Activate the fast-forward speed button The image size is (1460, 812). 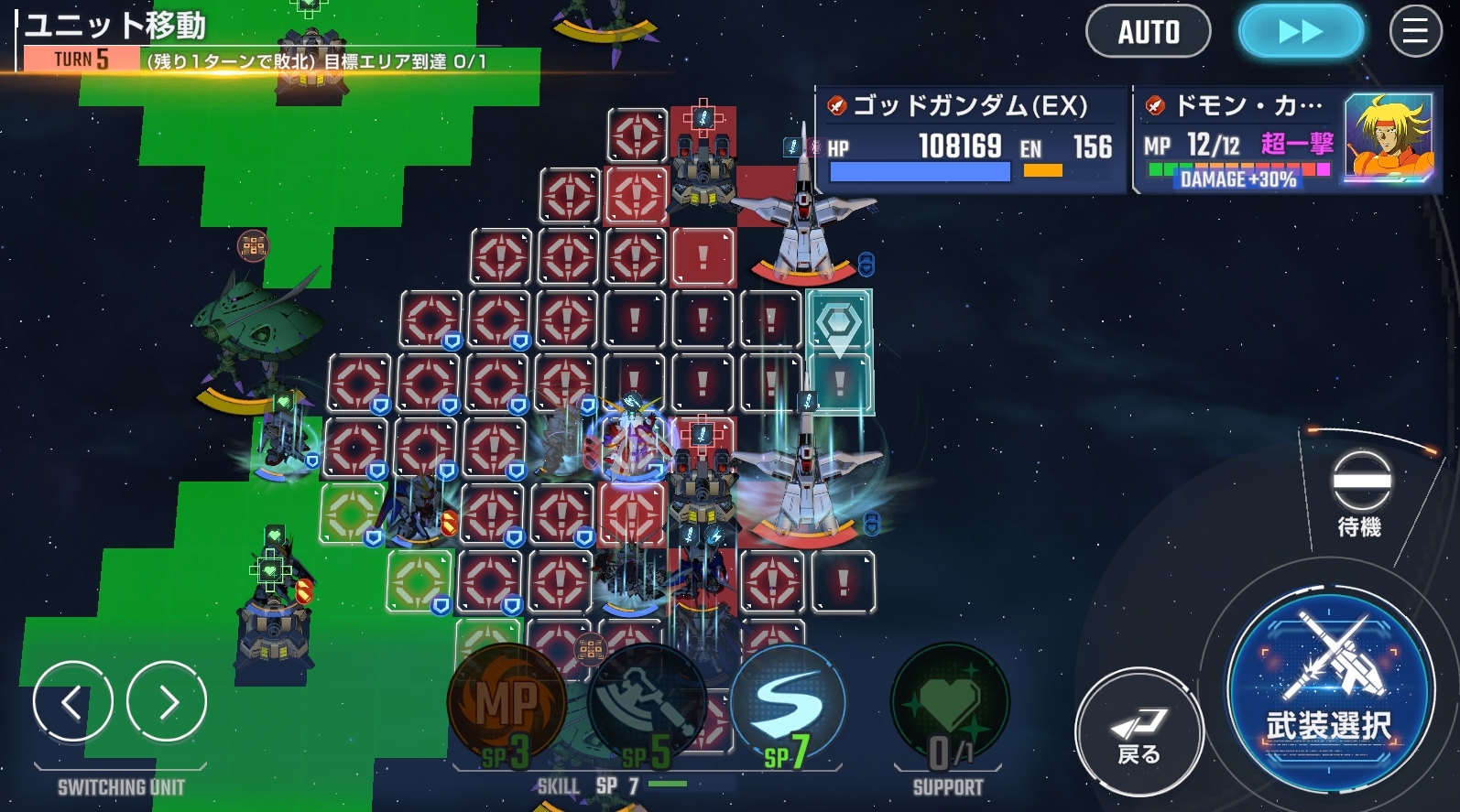click(1300, 32)
